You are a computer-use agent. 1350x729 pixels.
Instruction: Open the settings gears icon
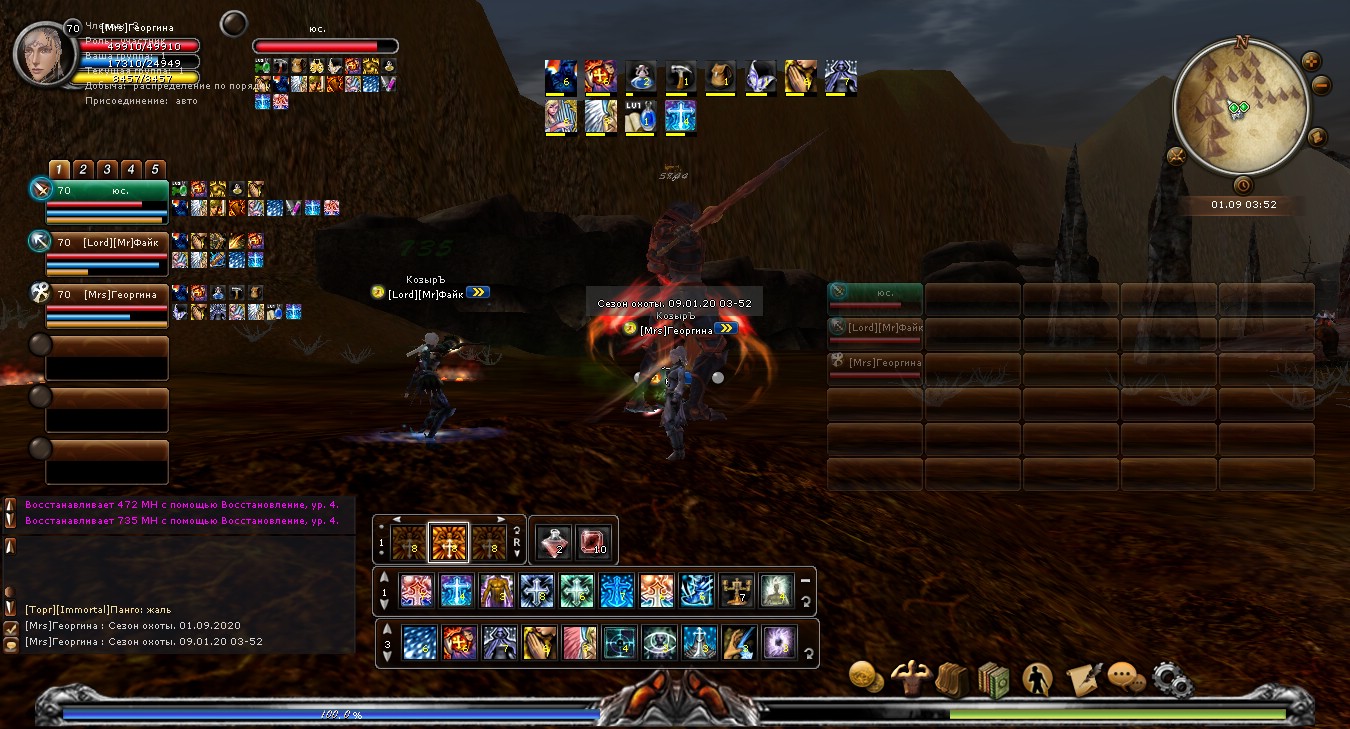click(1172, 679)
